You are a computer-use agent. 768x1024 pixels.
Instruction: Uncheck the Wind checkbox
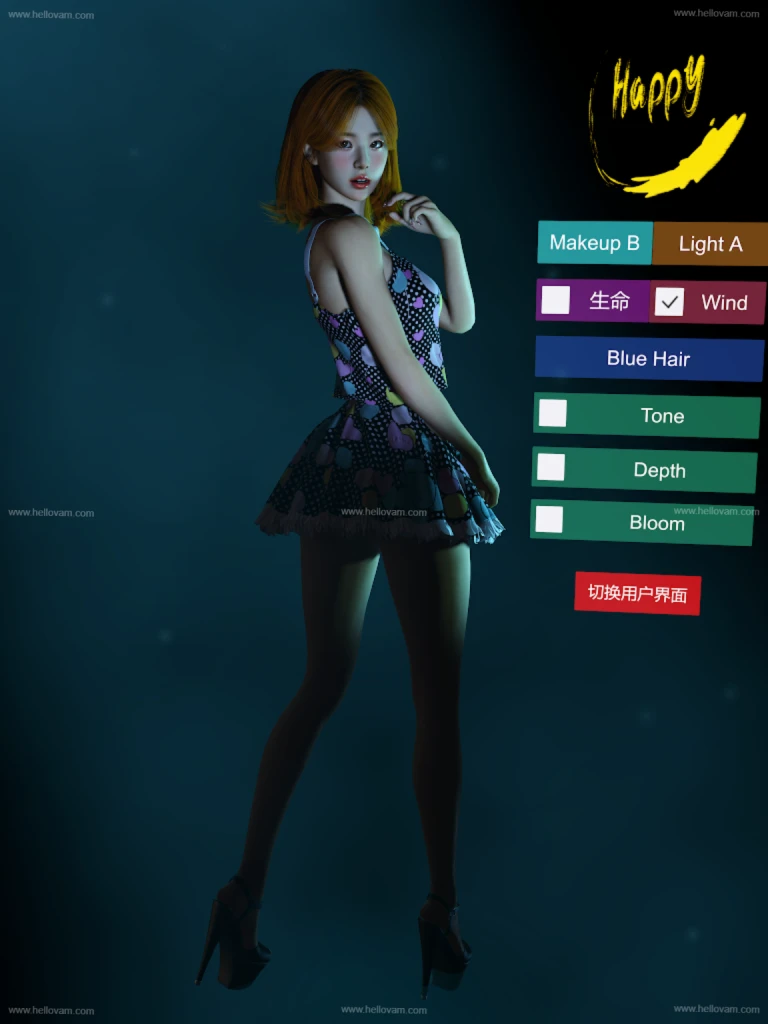coord(669,302)
